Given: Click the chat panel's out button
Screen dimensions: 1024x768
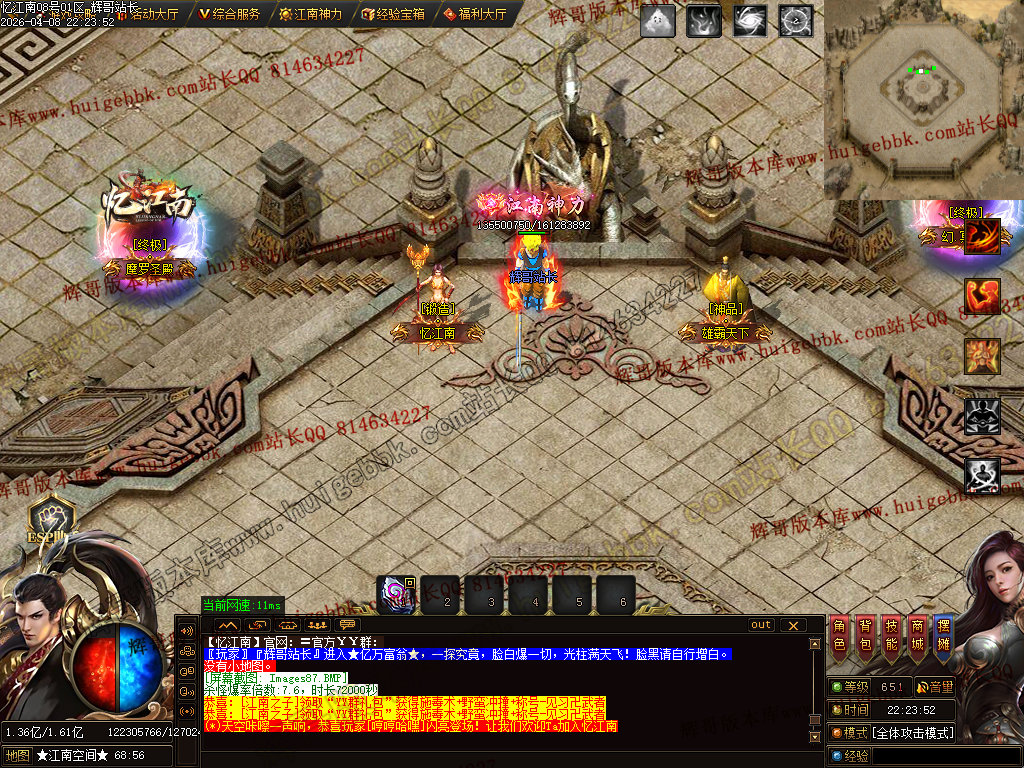Looking at the screenshot, I should coord(762,625).
